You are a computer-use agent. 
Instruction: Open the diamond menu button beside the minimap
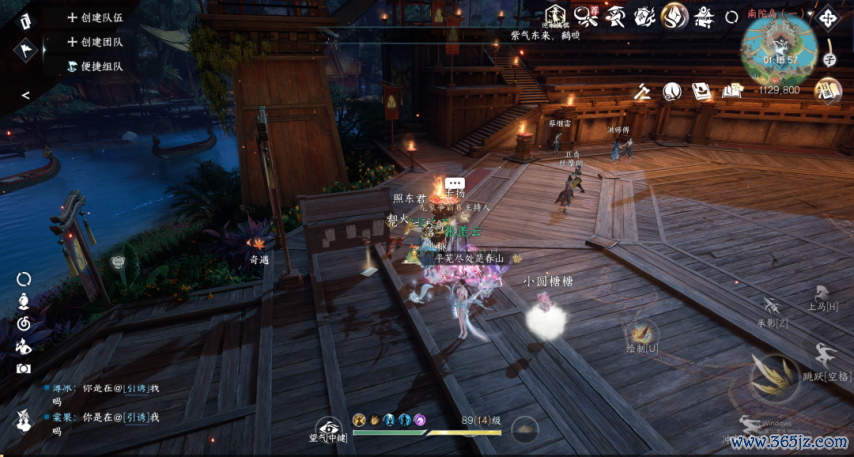[x=828, y=19]
